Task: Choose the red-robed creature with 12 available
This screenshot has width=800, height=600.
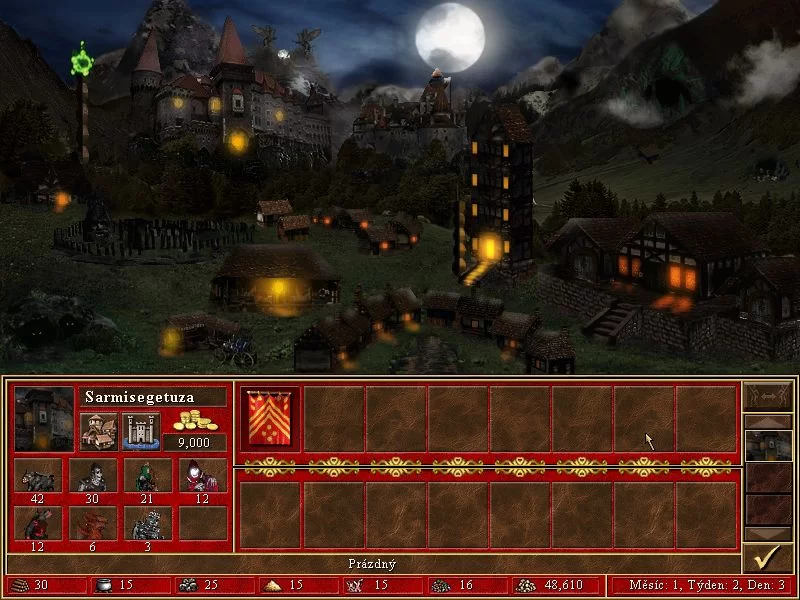Action: point(203,475)
